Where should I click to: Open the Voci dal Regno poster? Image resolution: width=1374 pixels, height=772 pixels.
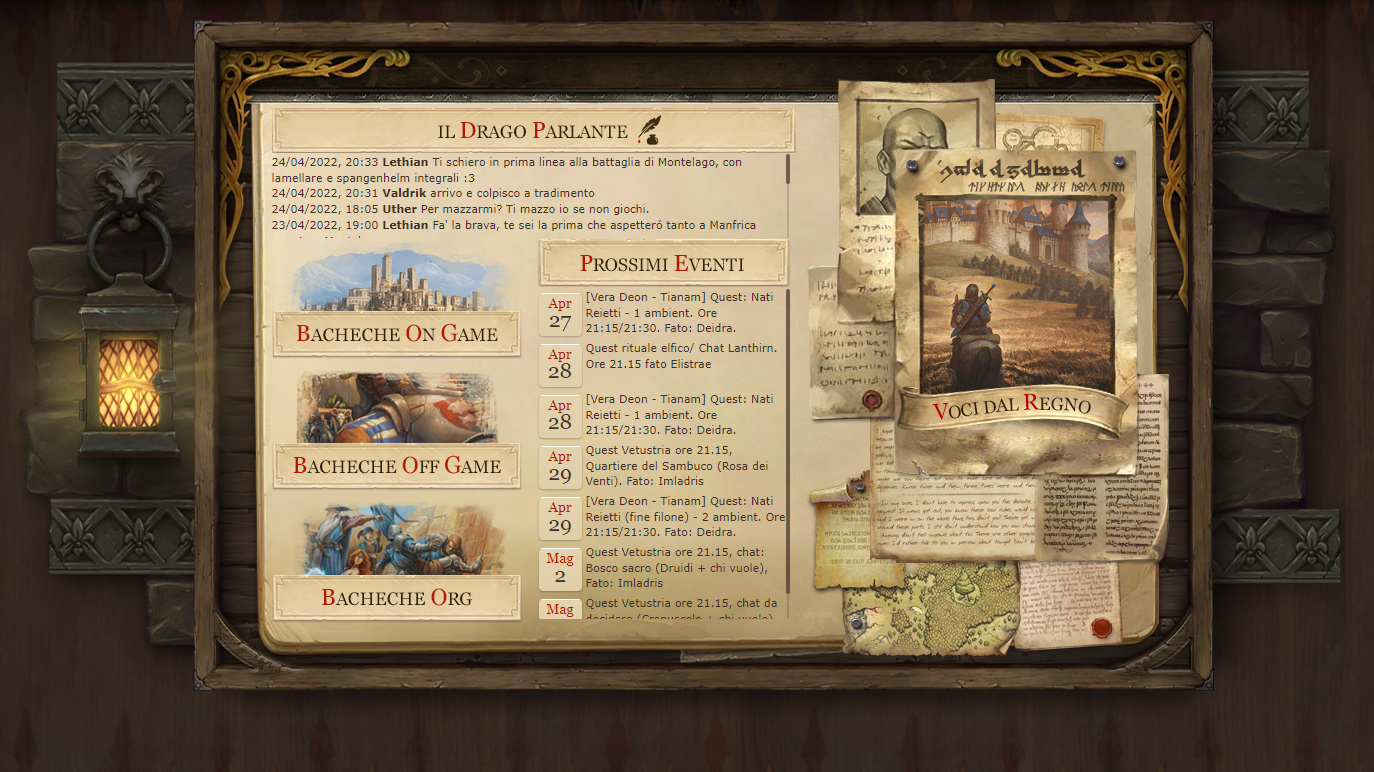[1012, 407]
